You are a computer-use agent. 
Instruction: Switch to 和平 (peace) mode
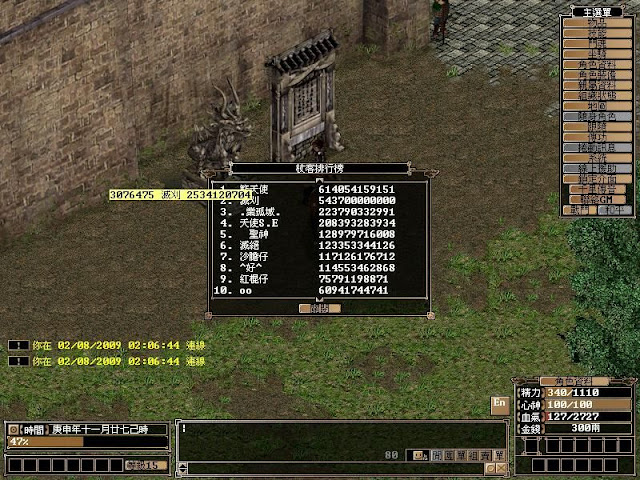(613, 210)
